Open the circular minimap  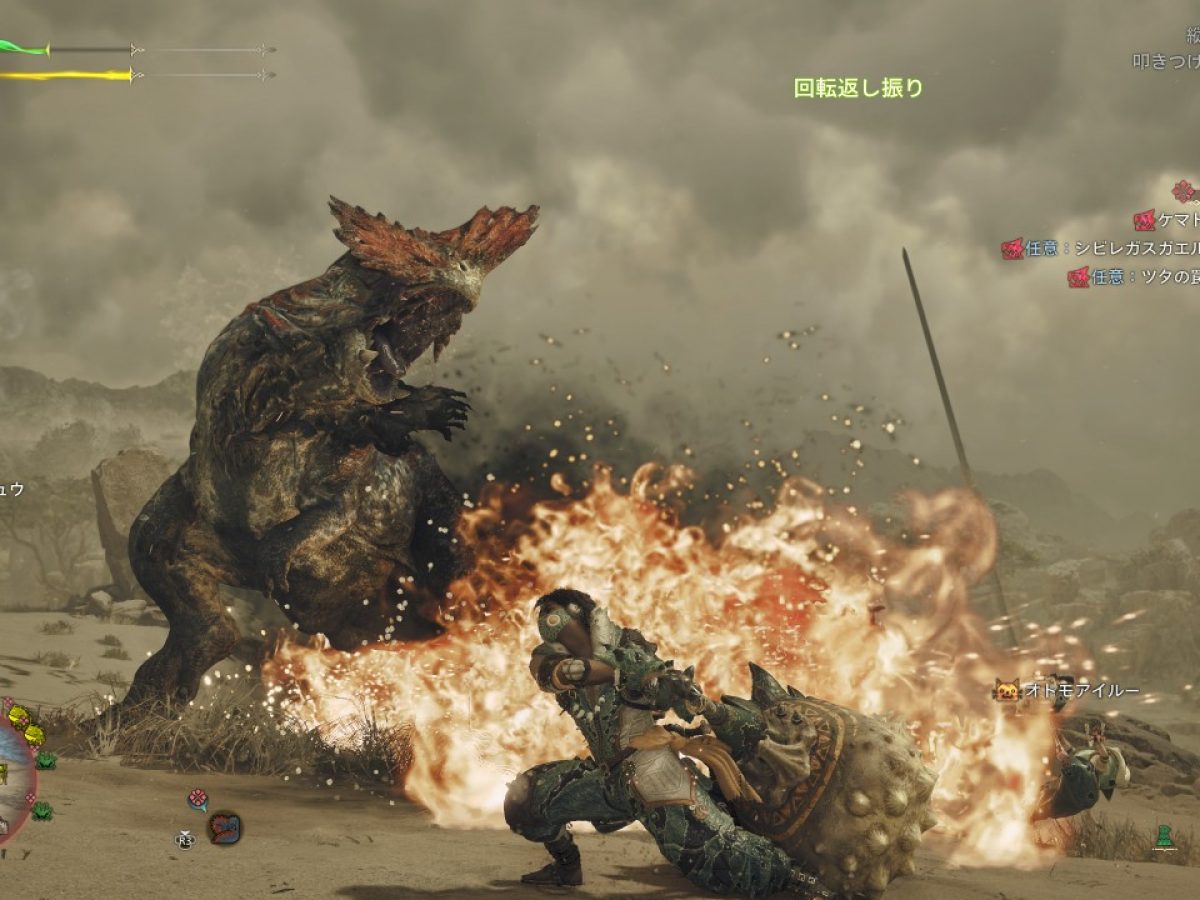click(12, 780)
